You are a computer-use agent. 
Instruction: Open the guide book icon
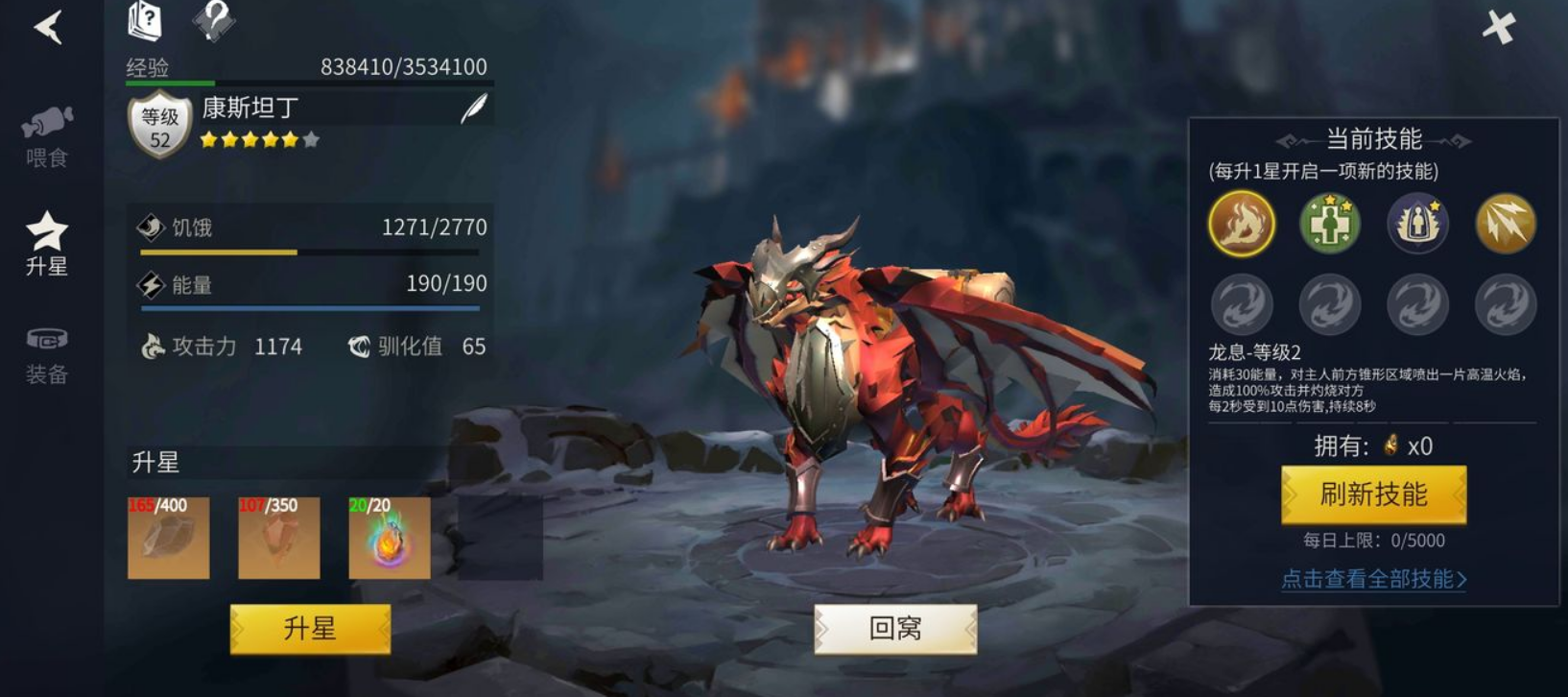point(145,21)
